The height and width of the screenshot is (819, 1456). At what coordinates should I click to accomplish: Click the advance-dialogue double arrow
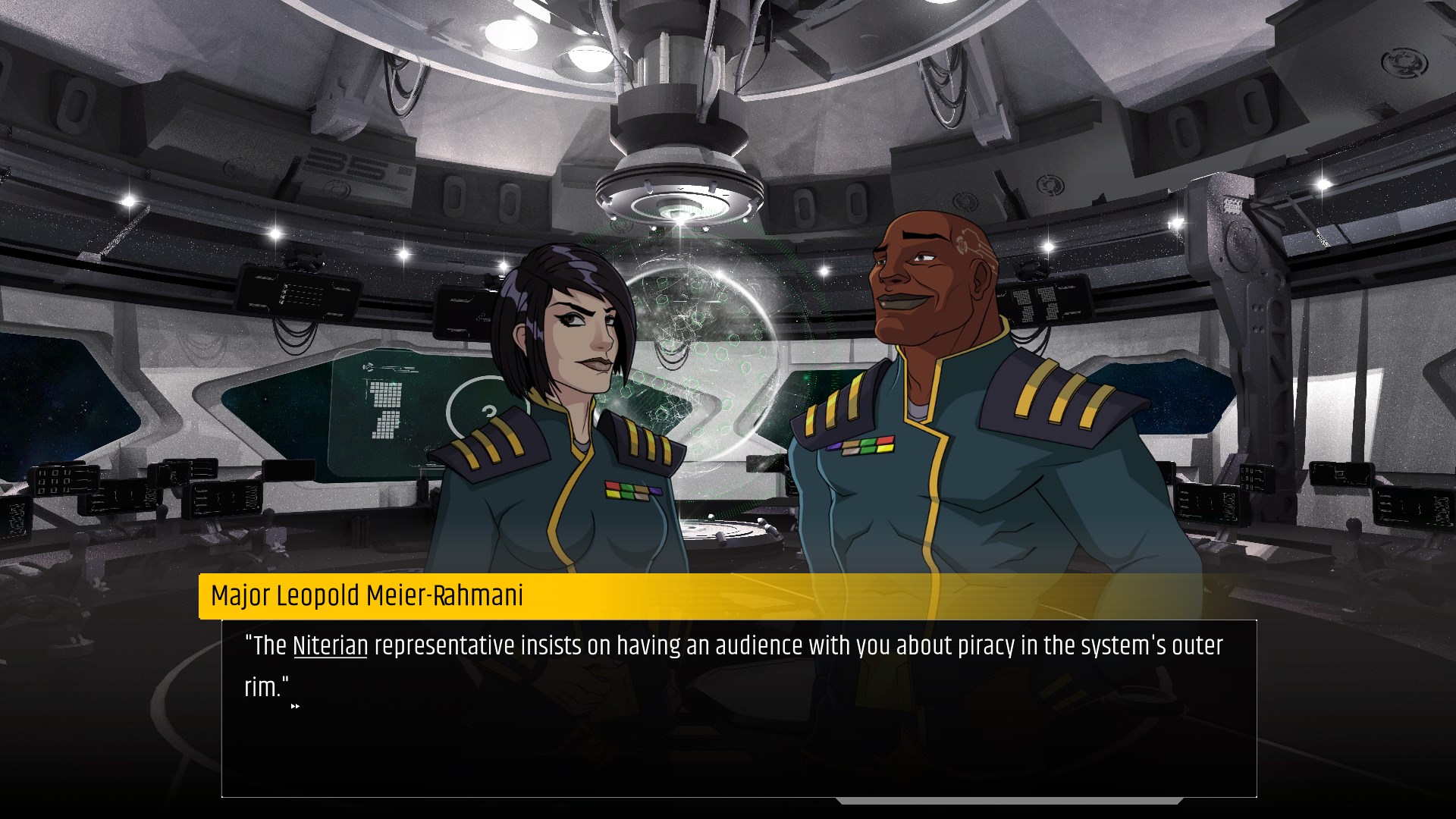[x=296, y=706]
